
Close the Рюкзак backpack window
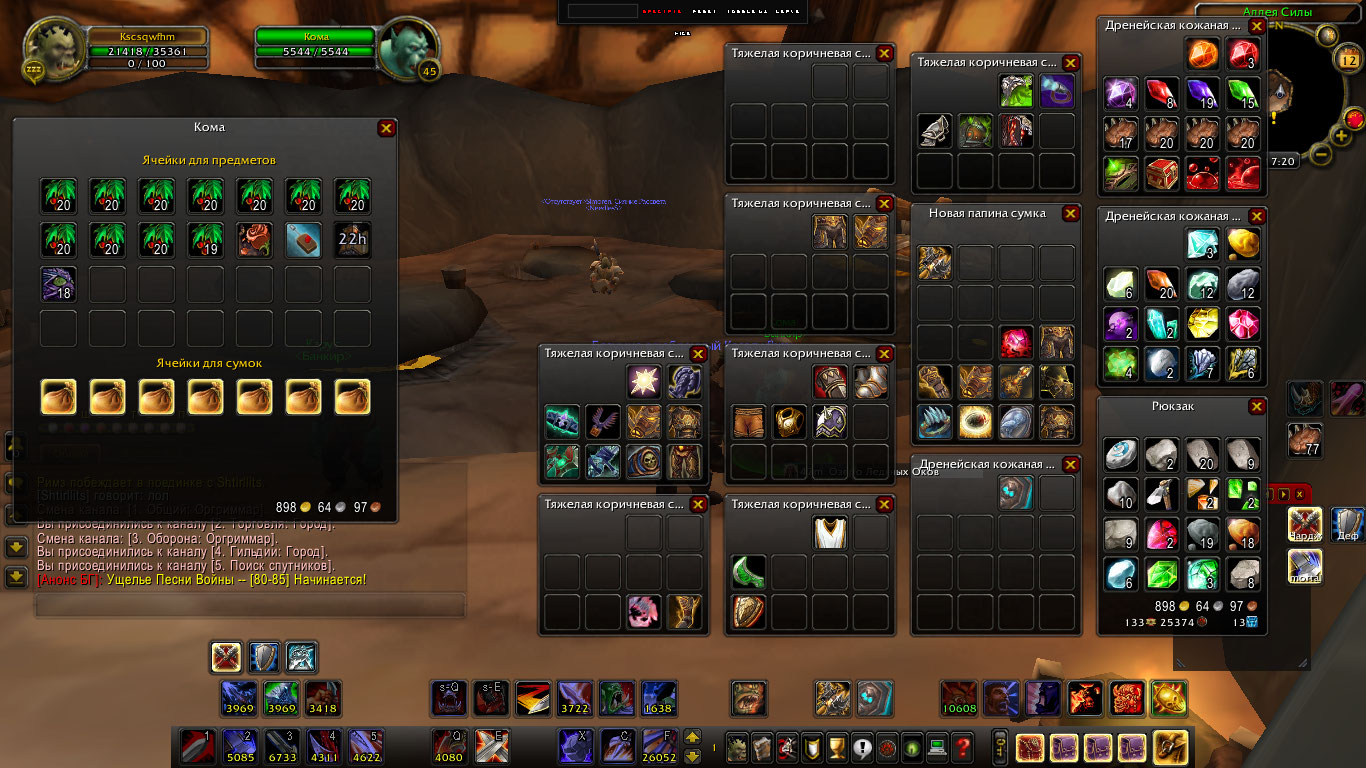tap(1257, 407)
